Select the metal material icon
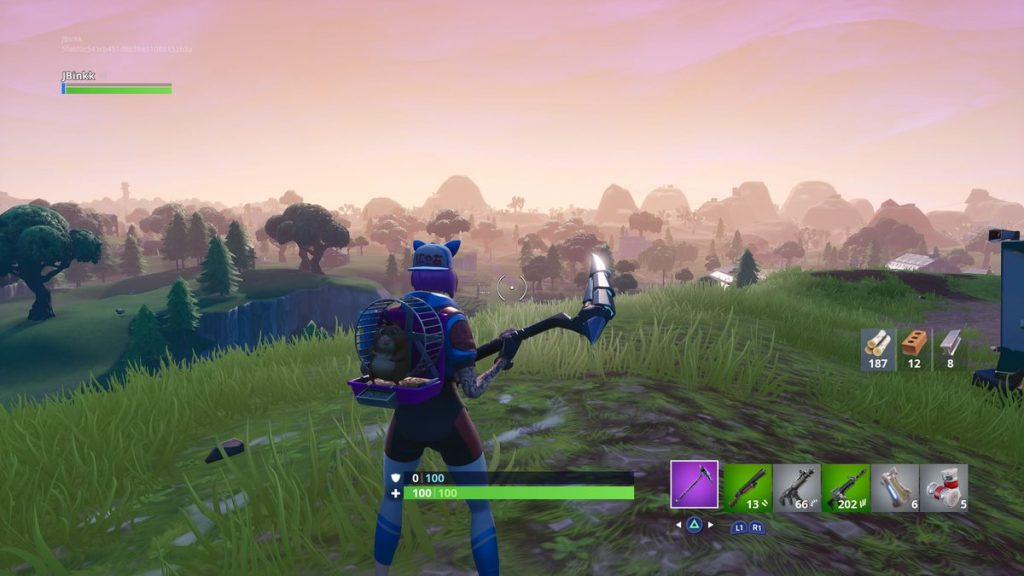1024x576 pixels. 949,346
